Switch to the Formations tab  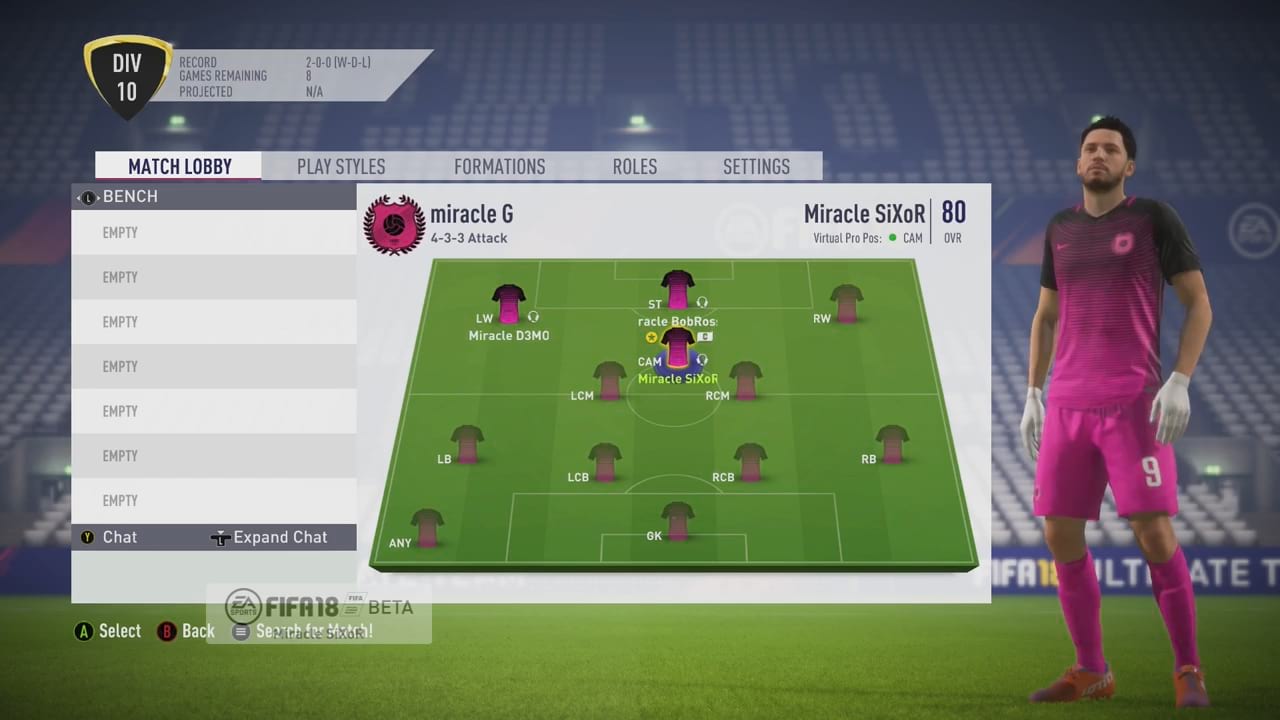[499, 166]
